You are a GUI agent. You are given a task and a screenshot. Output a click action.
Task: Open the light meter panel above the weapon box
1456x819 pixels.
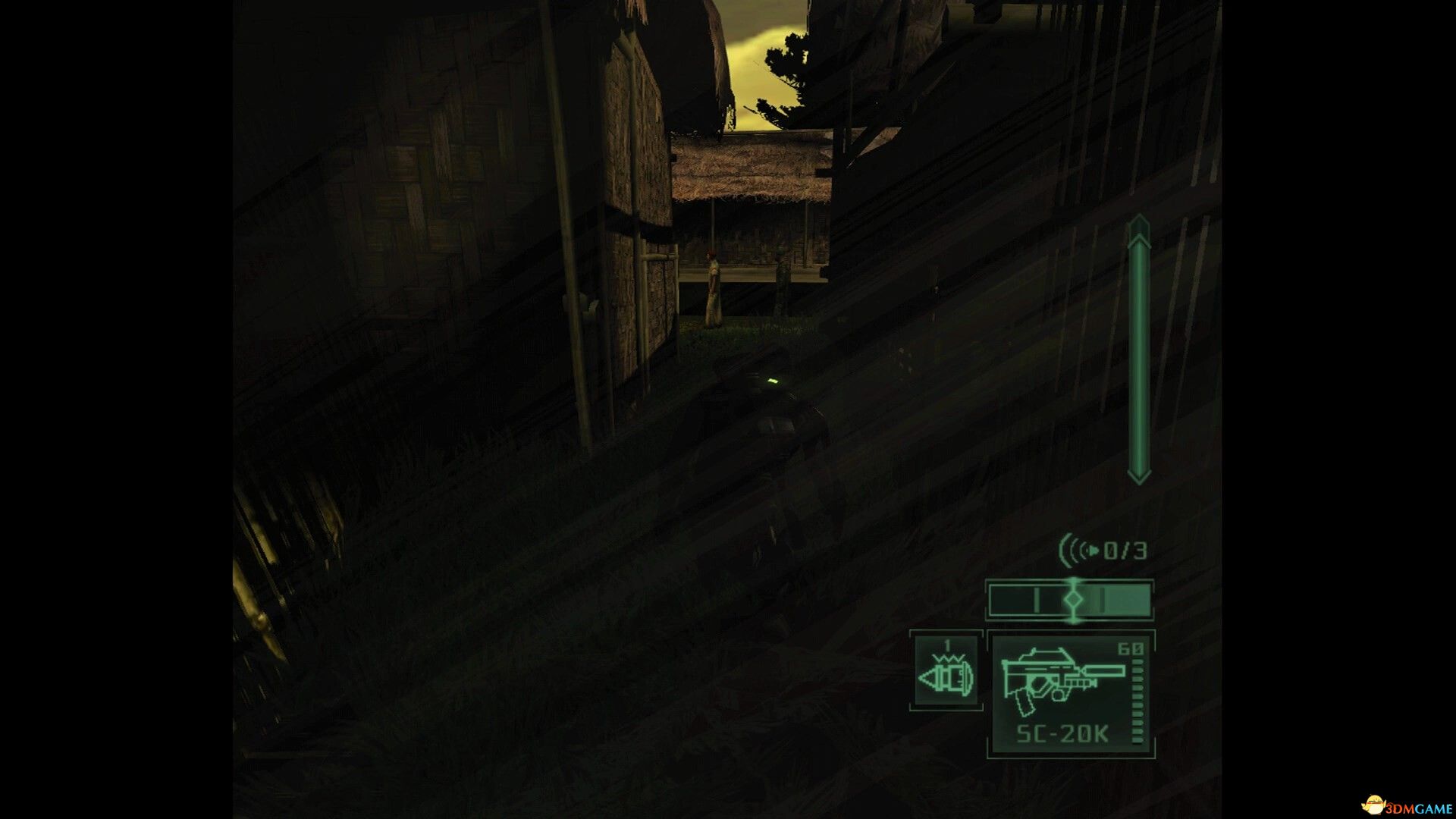[x=1070, y=599]
